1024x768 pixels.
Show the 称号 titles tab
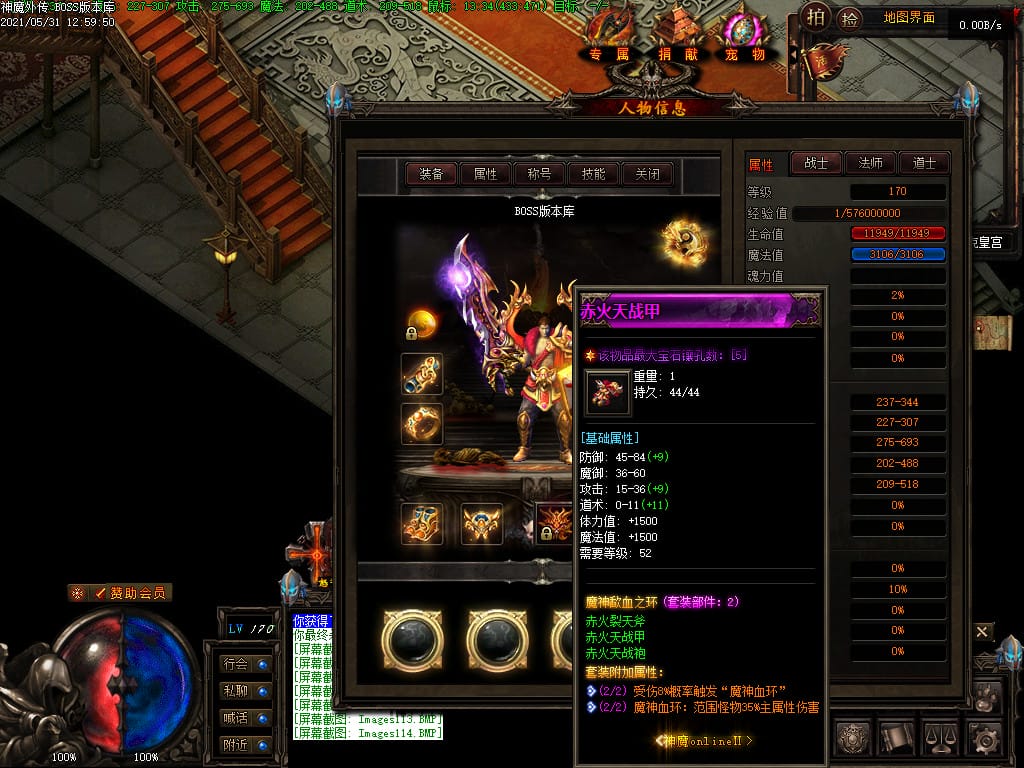[539, 174]
